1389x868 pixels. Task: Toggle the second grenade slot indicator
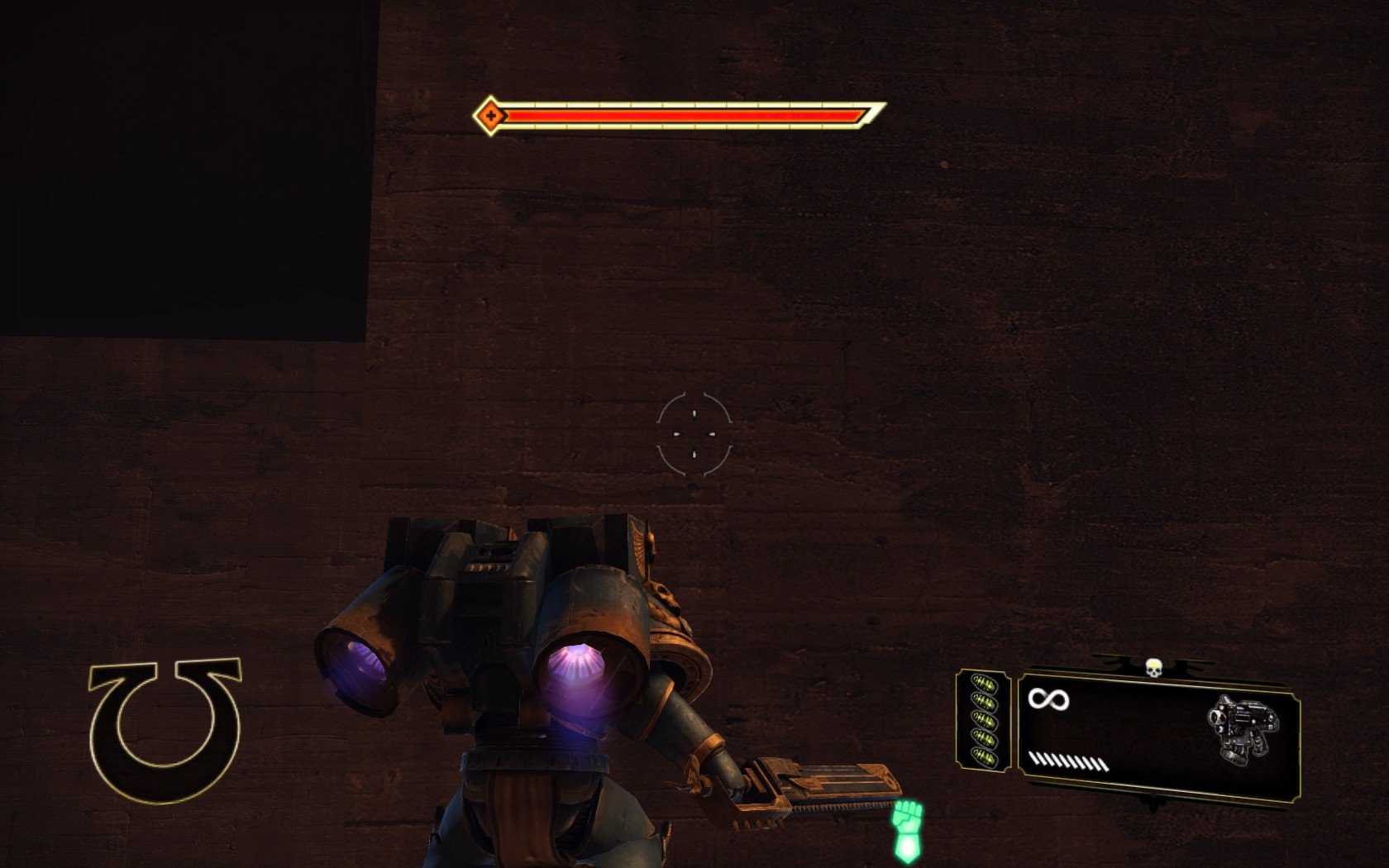point(986,702)
